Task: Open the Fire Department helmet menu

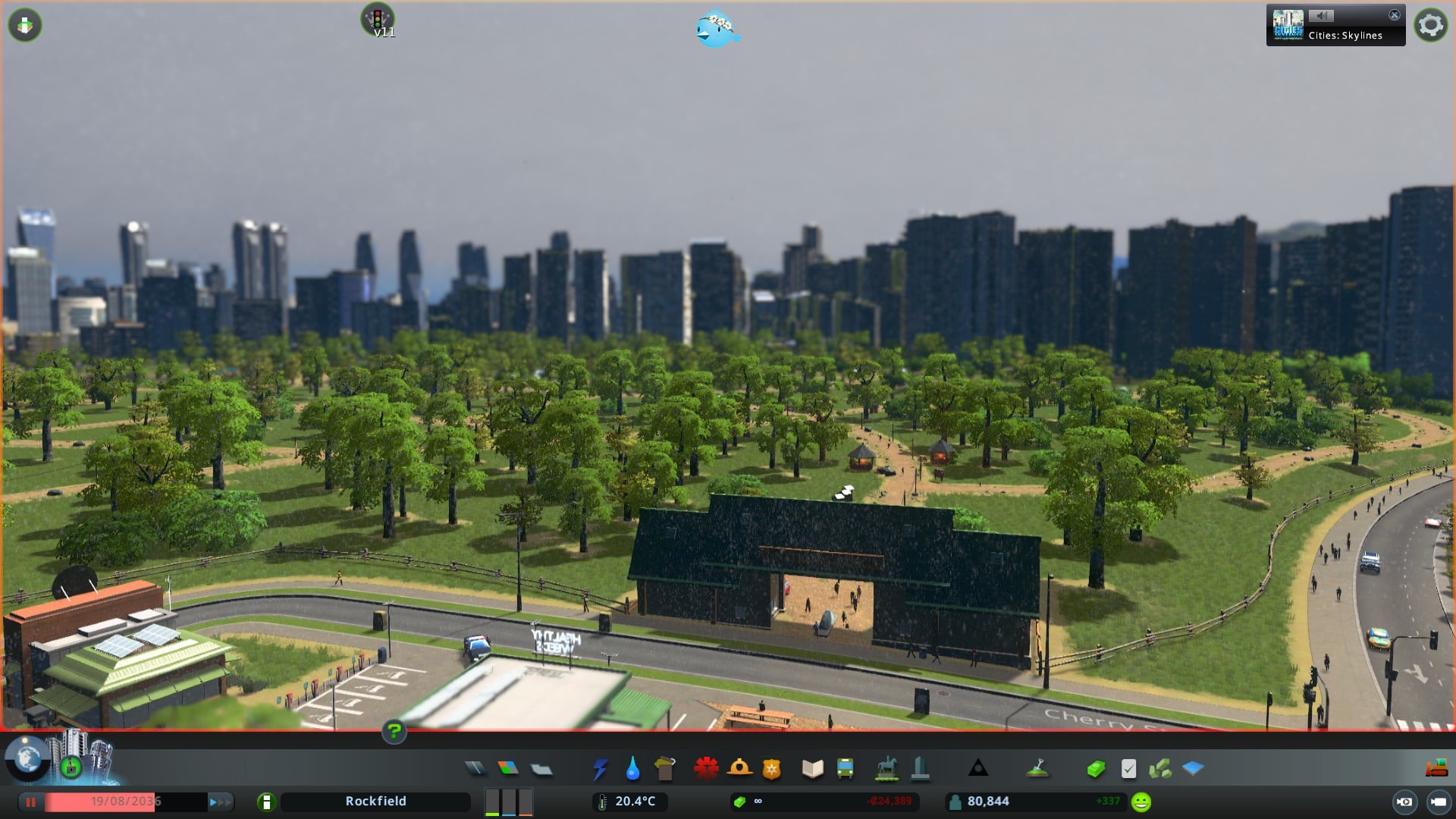Action: coord(739,769)
